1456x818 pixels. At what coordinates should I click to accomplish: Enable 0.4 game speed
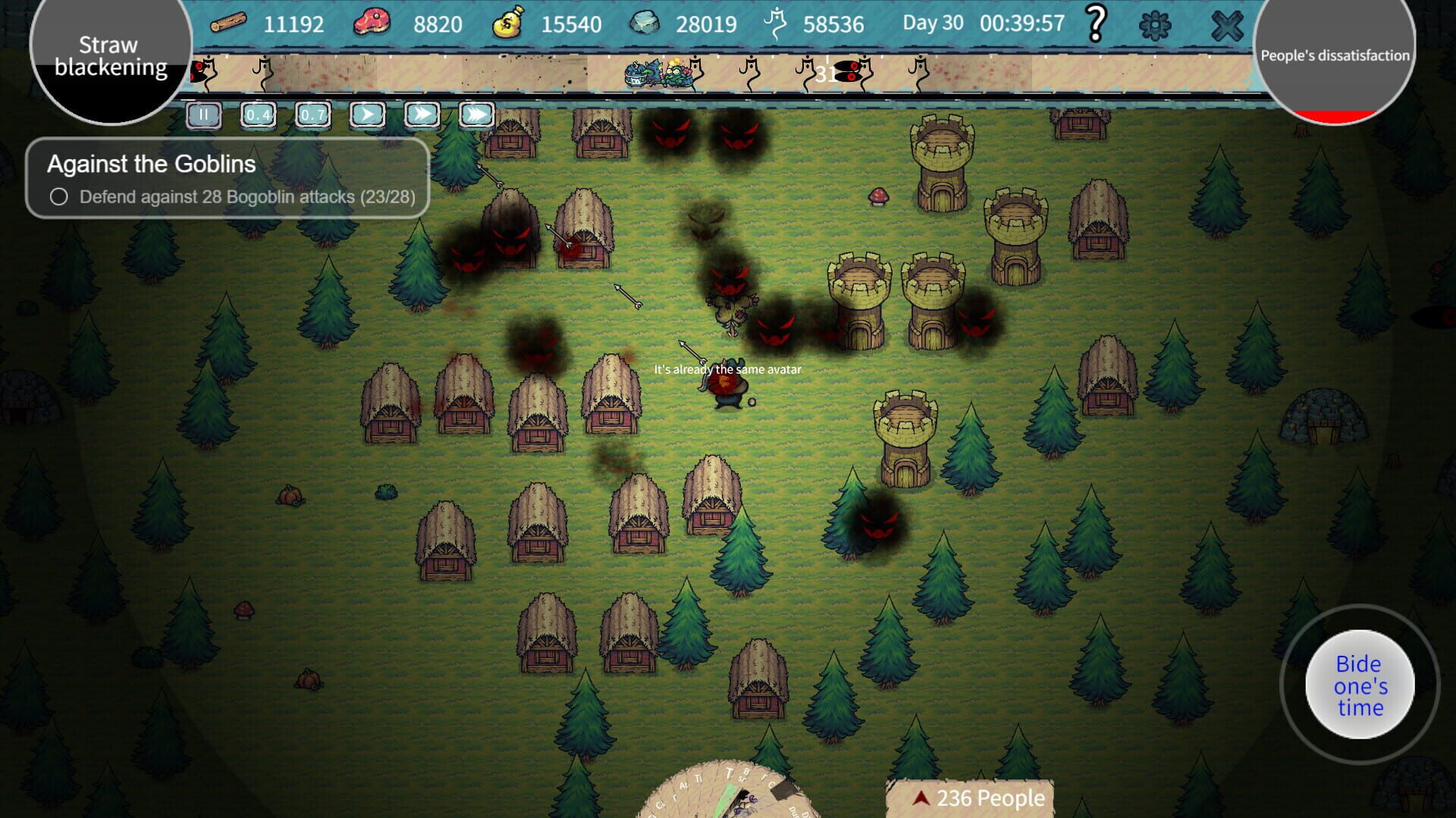point(258,114)
